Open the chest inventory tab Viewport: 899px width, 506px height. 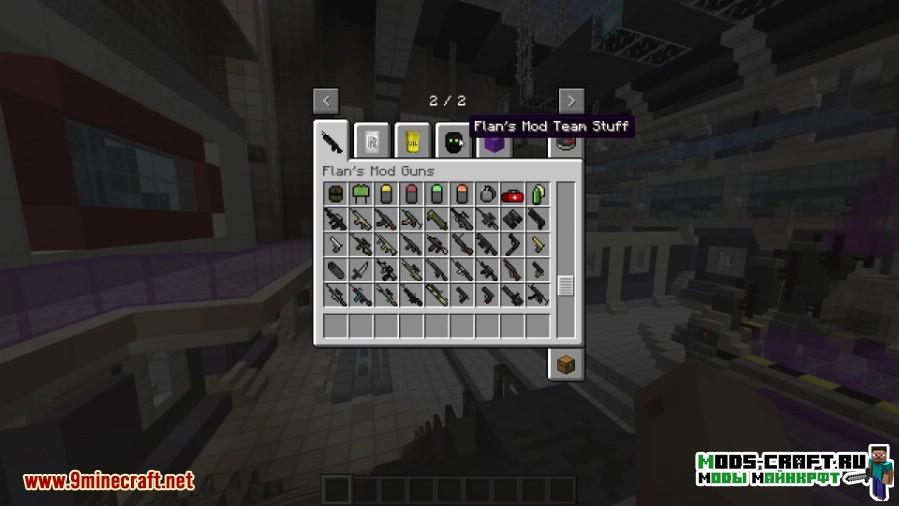[x=565, y=364]
